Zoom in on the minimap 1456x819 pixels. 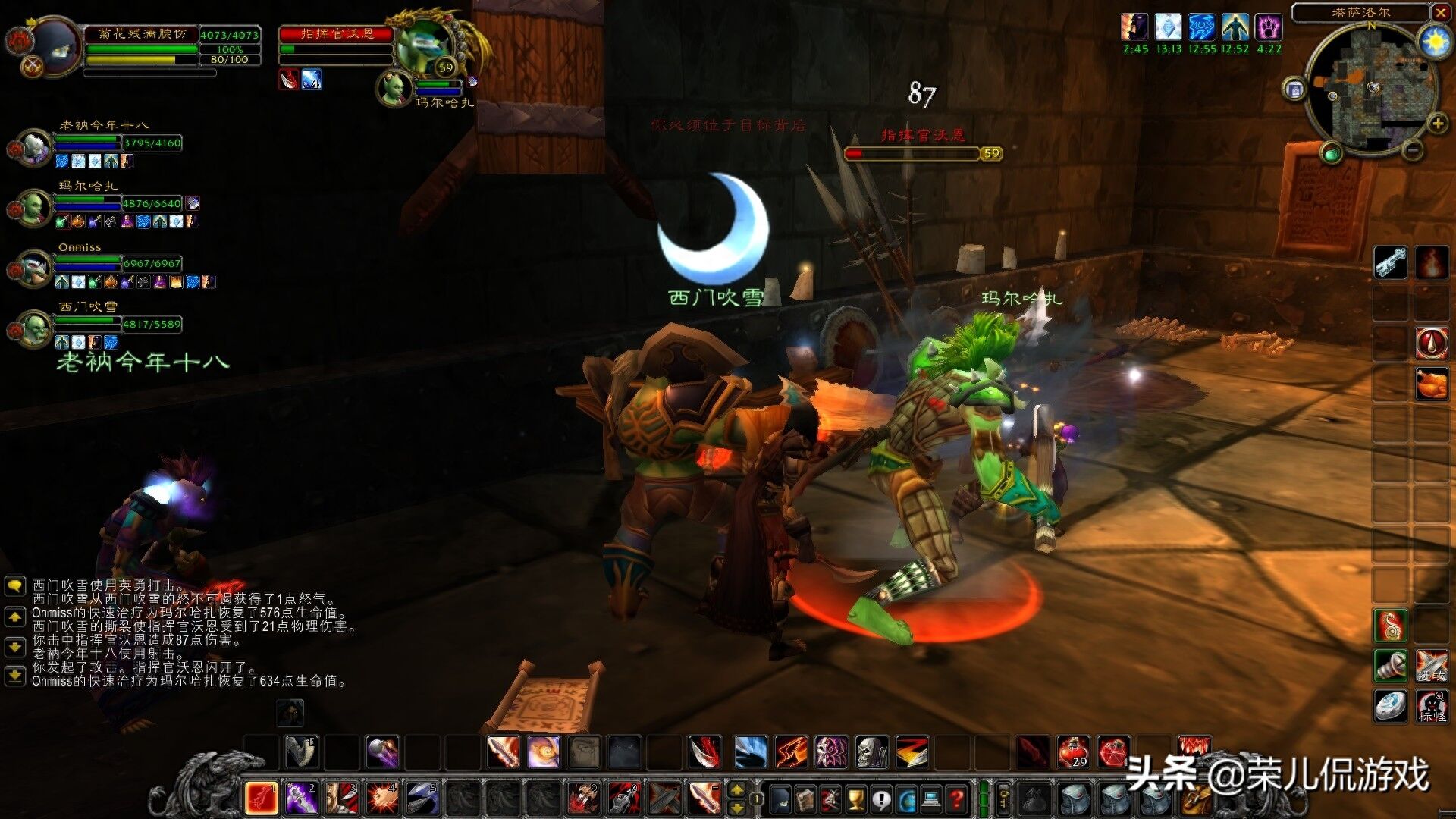[1437, 124]
